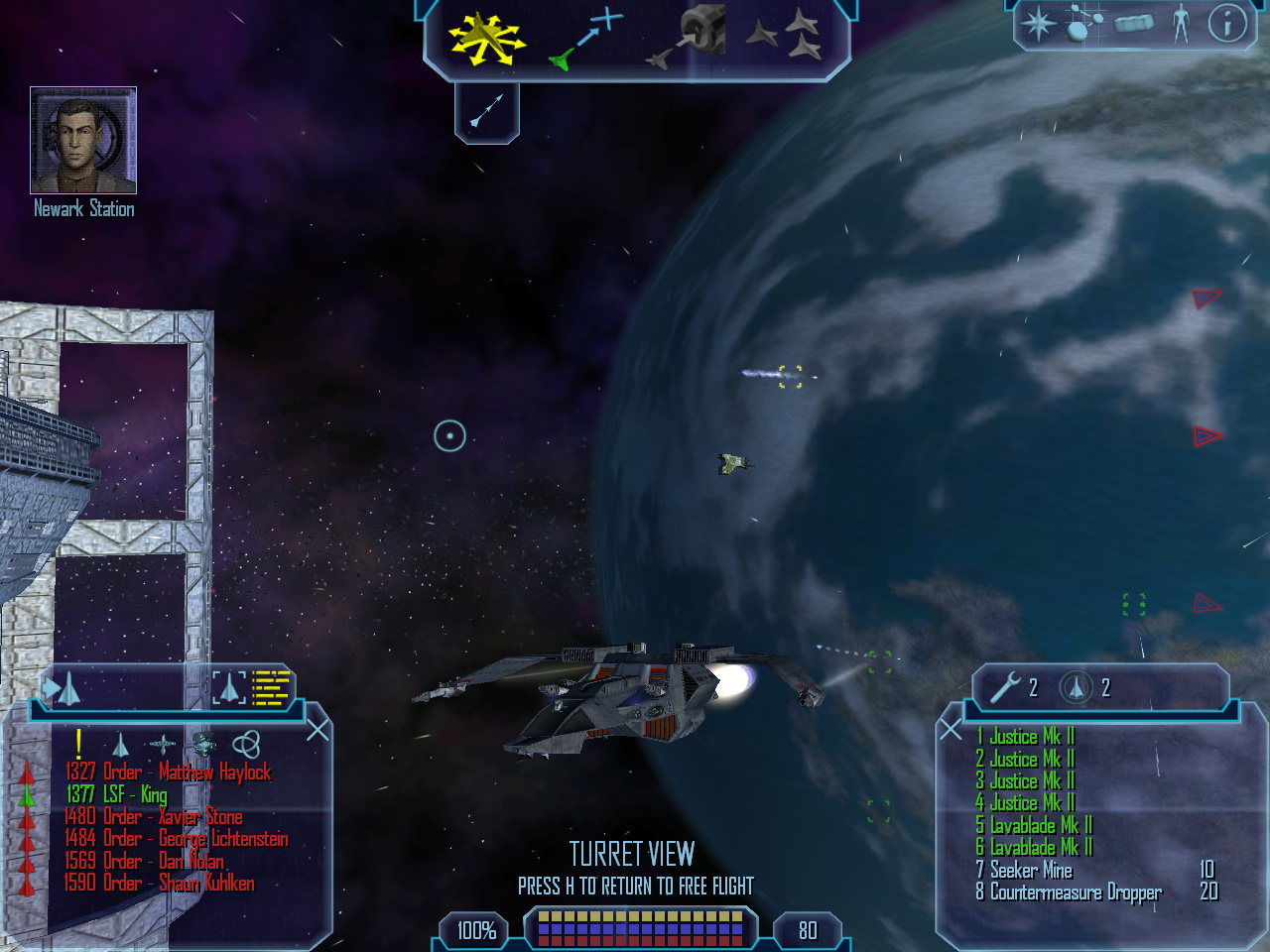Click the Newark Station target portrait

83,140
